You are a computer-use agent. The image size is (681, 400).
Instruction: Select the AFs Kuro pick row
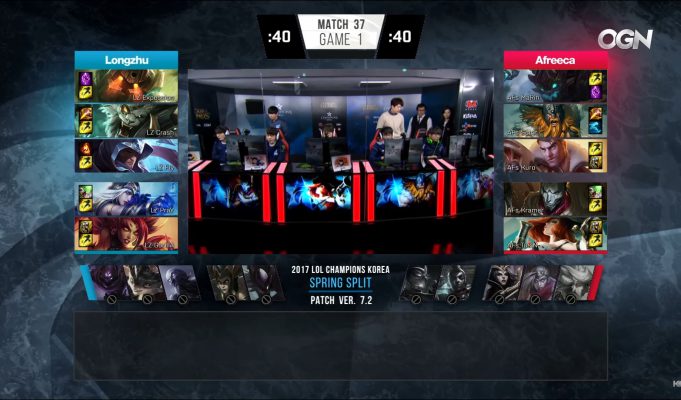[x=547, y=156]
